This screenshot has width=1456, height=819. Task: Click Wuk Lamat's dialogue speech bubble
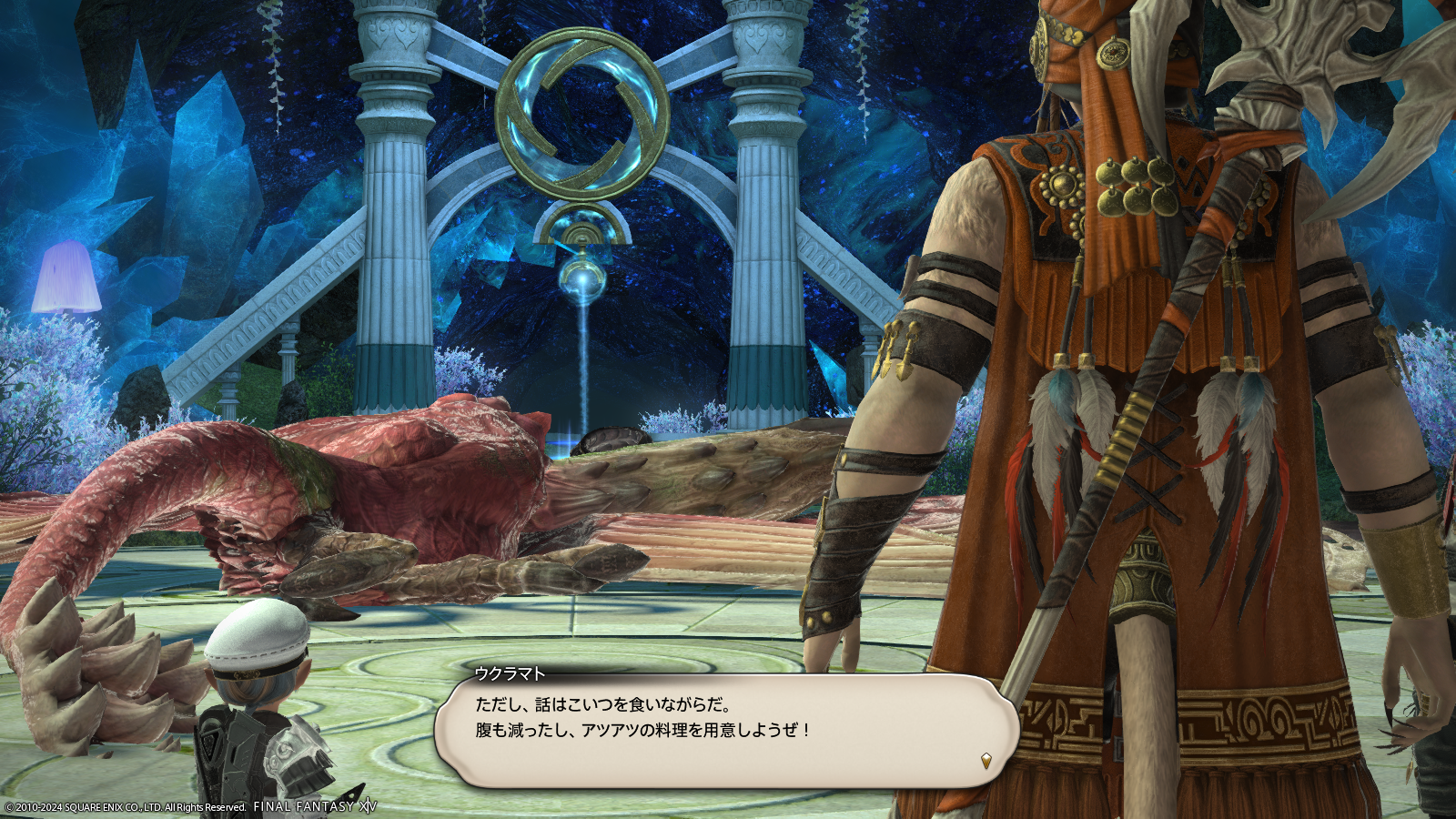click(x=724, y=730)
